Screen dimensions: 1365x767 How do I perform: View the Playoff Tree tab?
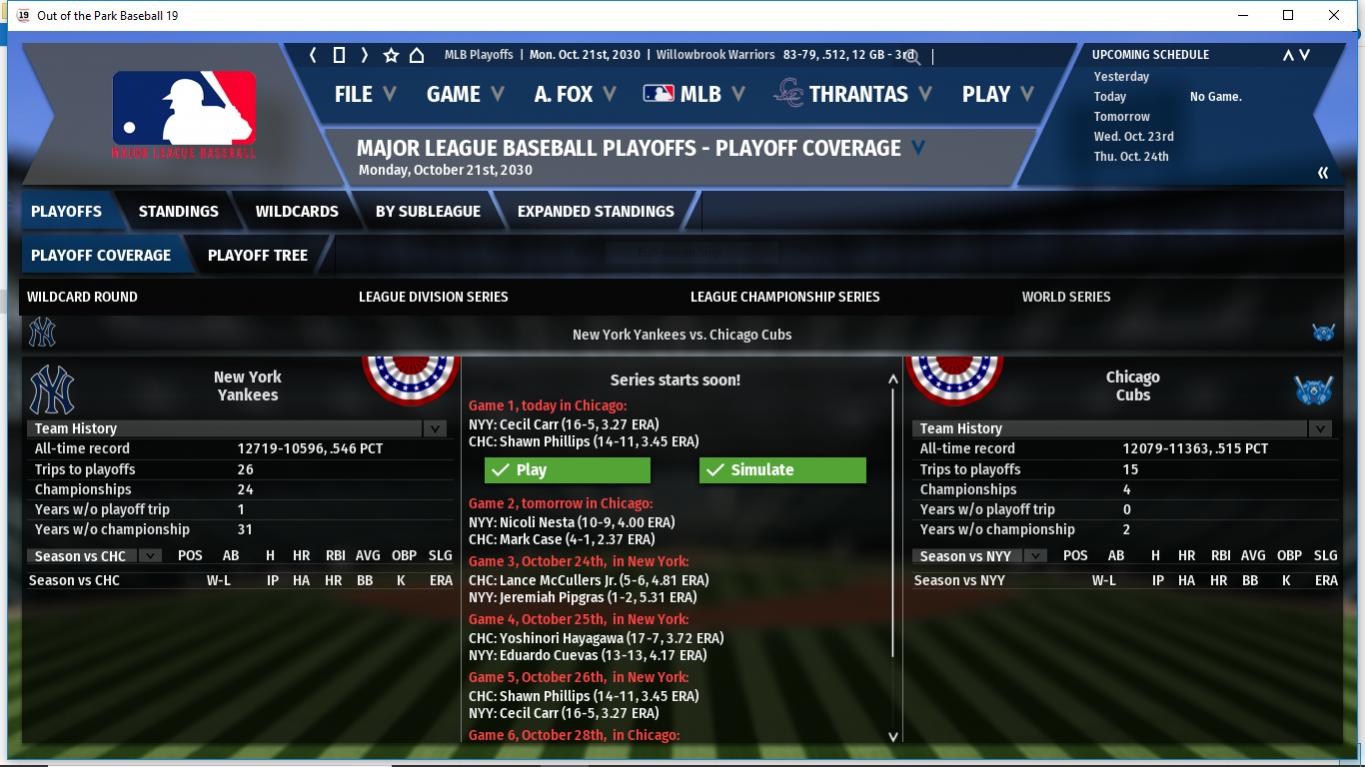pyautogui.click(x=257, y=255)
